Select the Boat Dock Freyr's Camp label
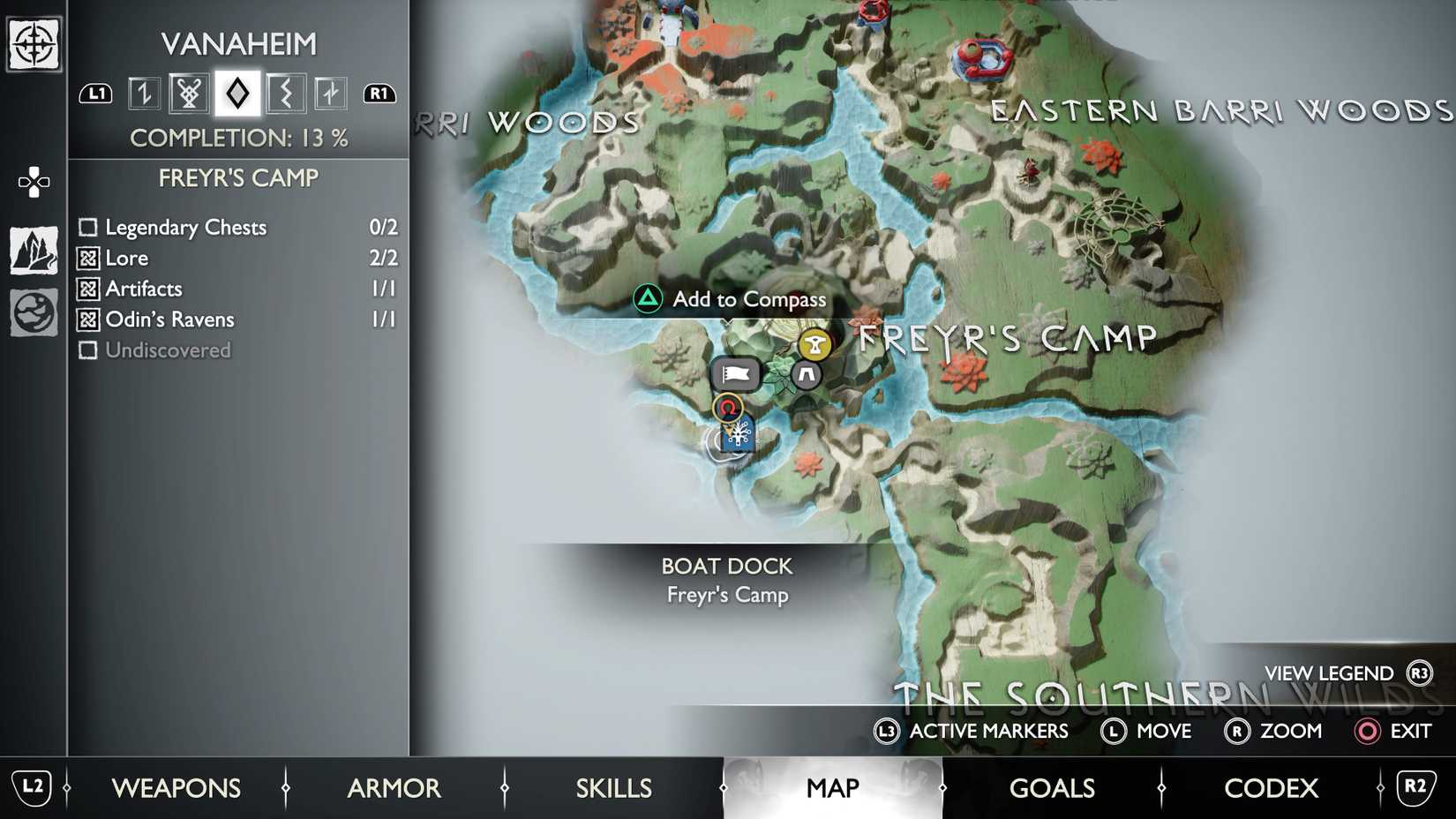Viewport: 1456px width, 819px height. [727, 580]
